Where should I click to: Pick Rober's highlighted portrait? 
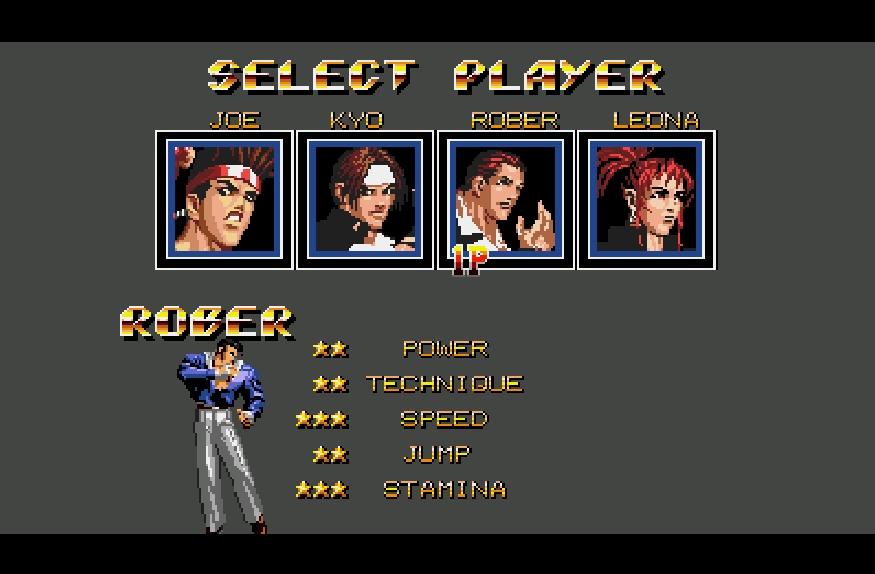(506, 199)
